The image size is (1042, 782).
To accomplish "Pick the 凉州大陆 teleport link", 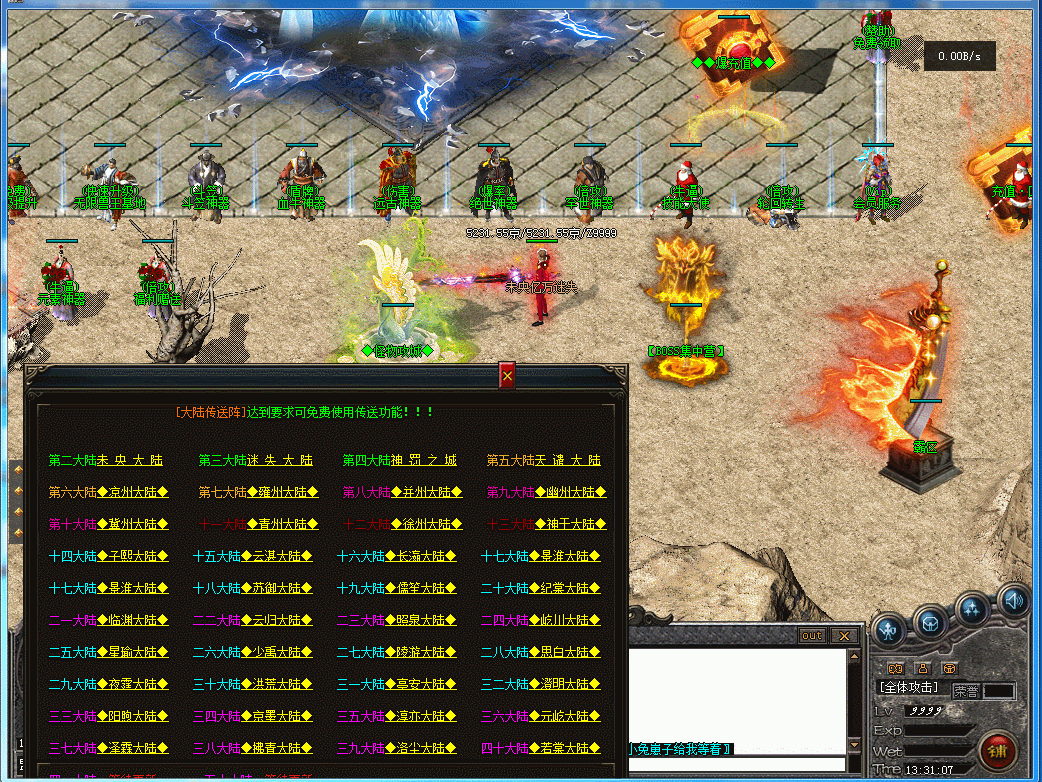I will point(108,492).
